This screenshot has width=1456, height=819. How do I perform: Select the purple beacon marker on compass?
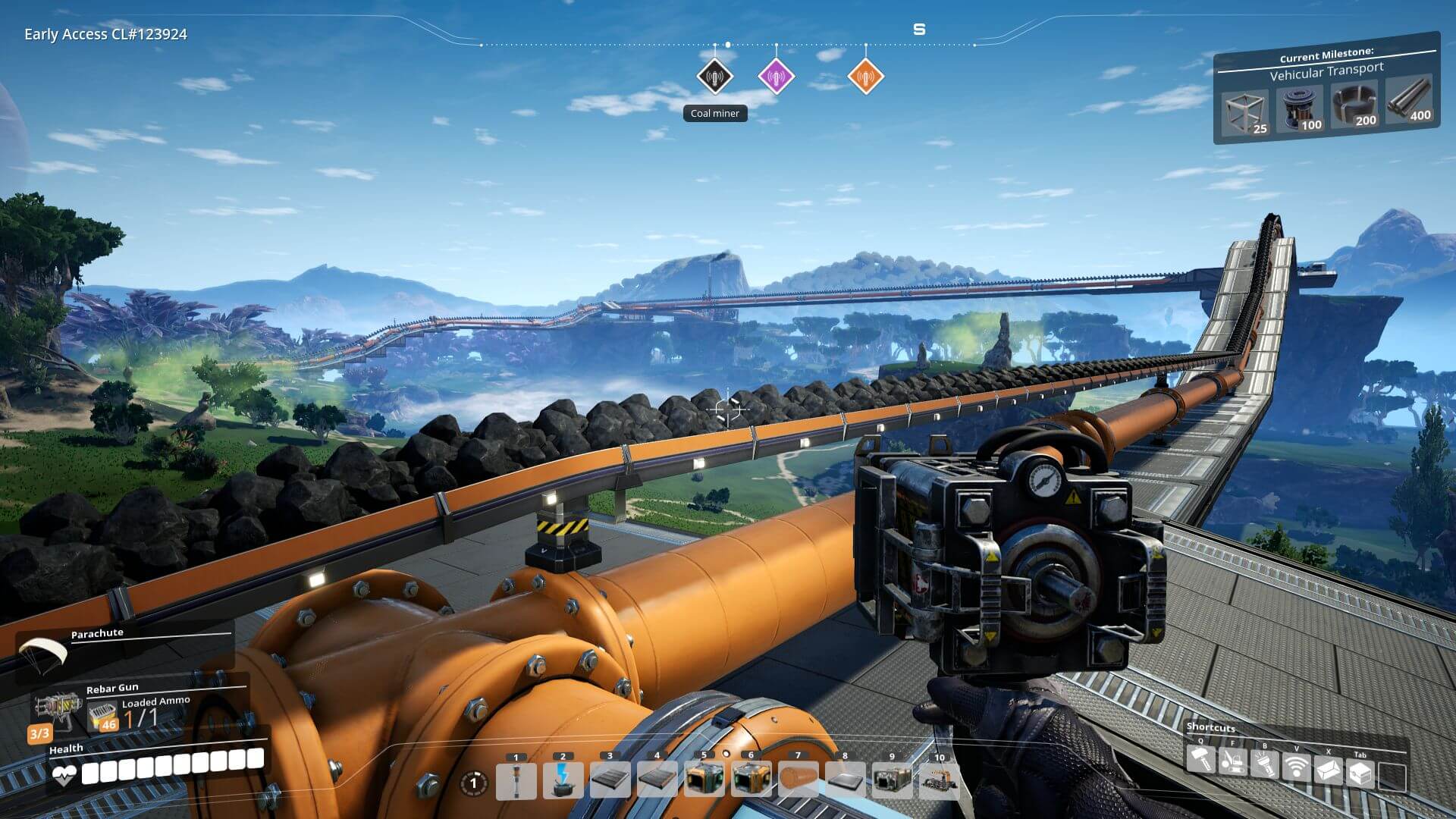(x=776, y=77)
